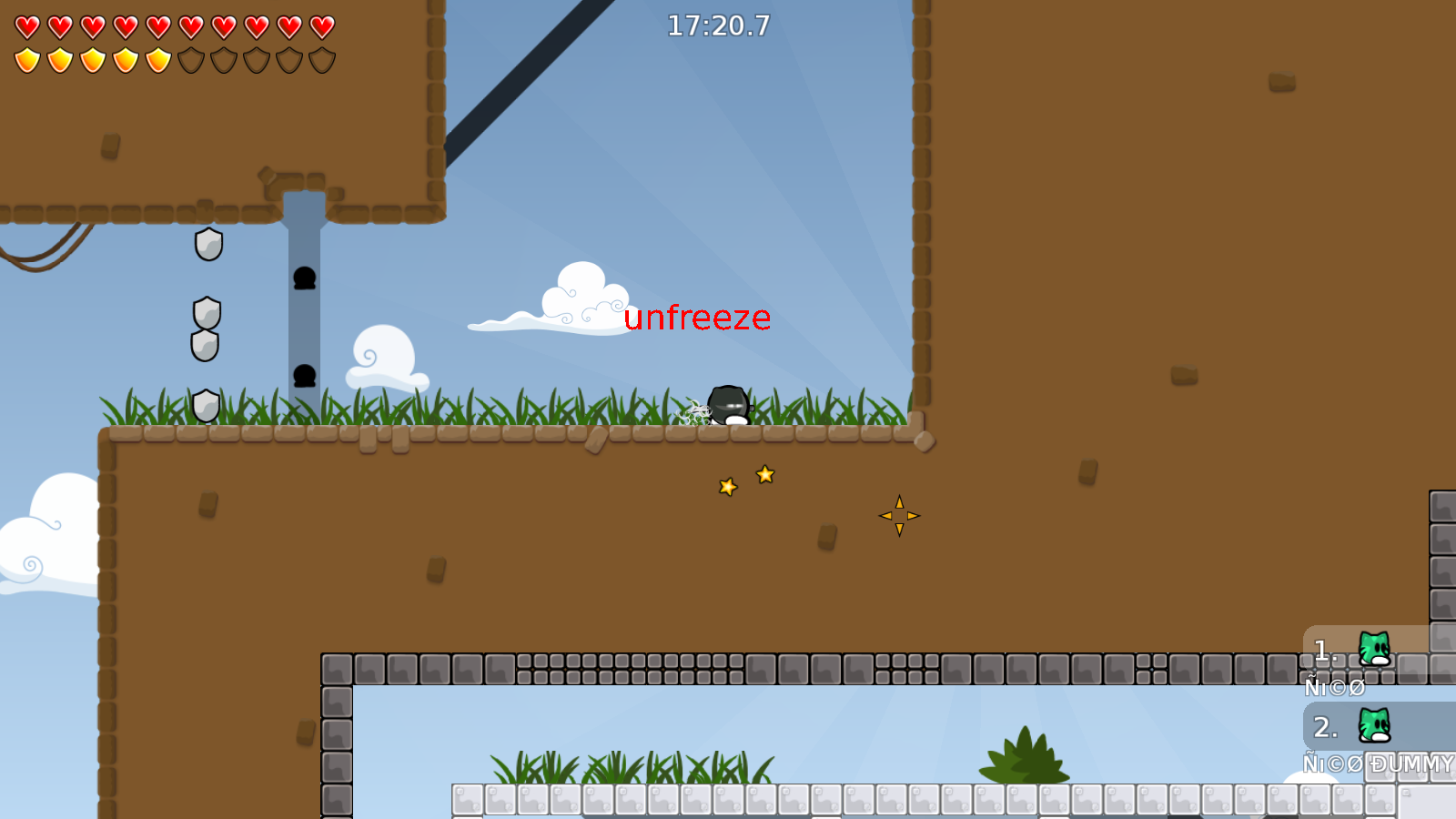Click the spinning laser pickup below the tee
Viewport: 1456px width, 819px height.
[899, 515]
